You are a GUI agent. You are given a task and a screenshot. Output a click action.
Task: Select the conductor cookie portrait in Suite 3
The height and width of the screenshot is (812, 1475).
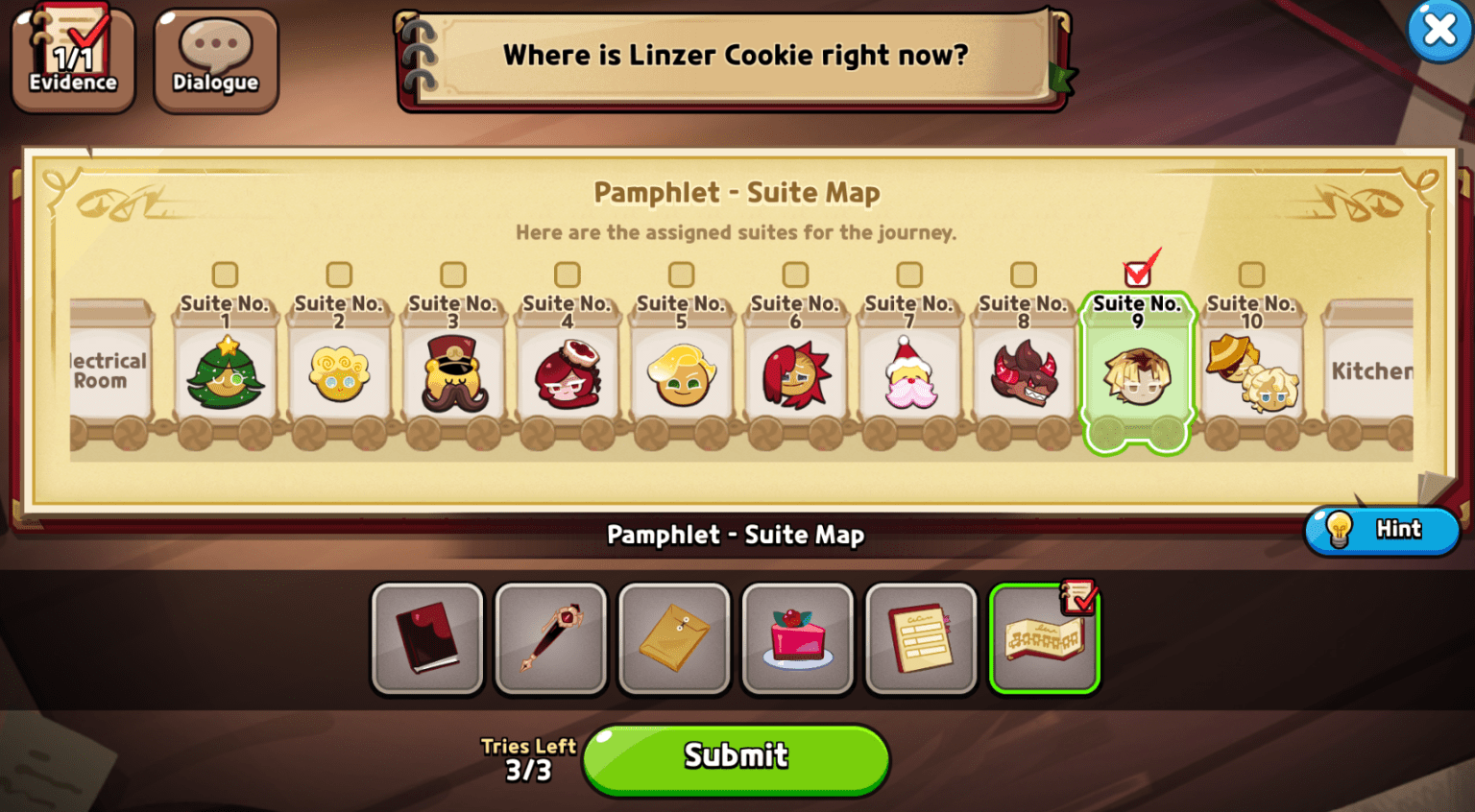pyautogui.click(x=453, y=374)
